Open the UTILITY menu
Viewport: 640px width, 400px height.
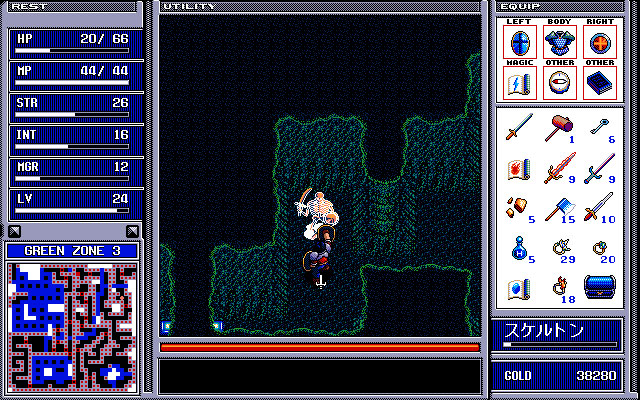point(189,6)
